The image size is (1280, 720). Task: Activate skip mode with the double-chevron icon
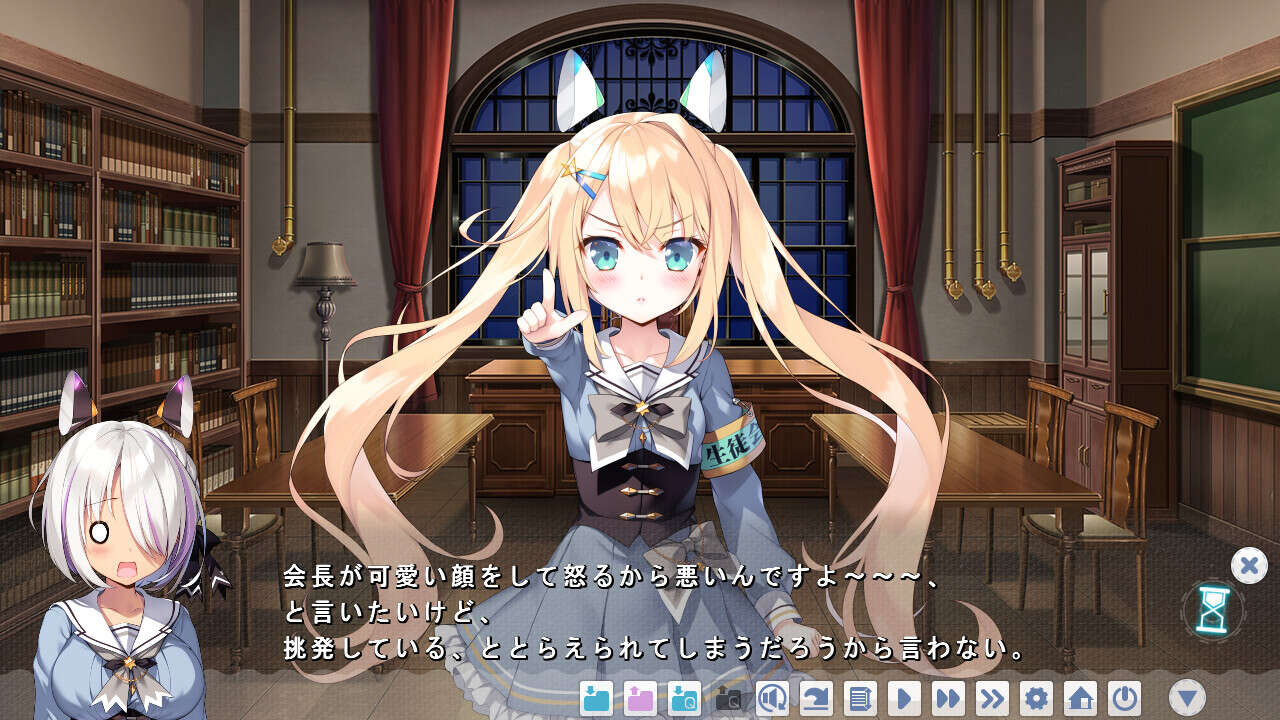click(991, 700)
